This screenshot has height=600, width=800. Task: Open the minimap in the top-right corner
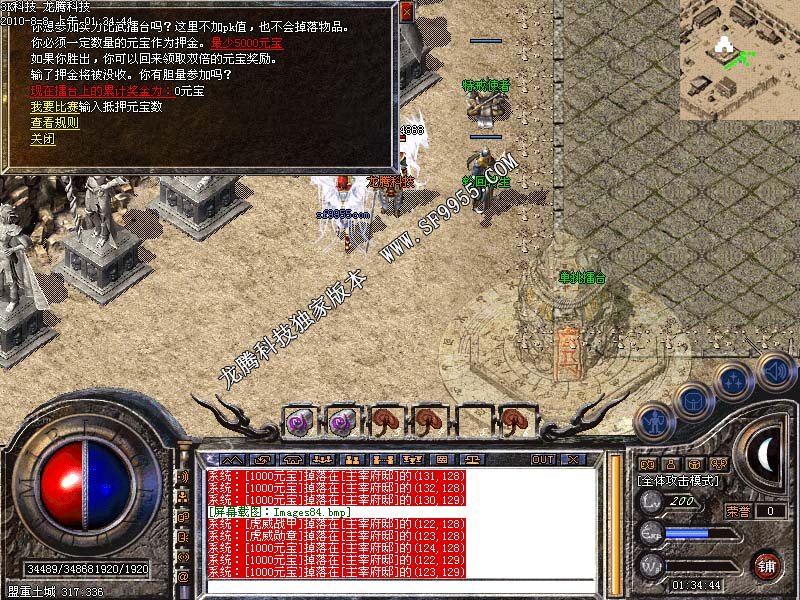pos(739,58)
